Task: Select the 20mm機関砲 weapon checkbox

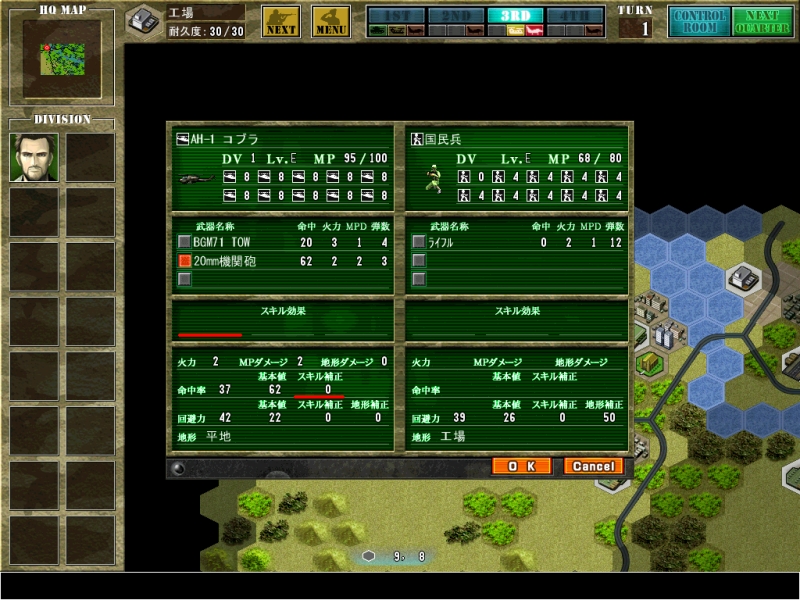Action: 184,261
